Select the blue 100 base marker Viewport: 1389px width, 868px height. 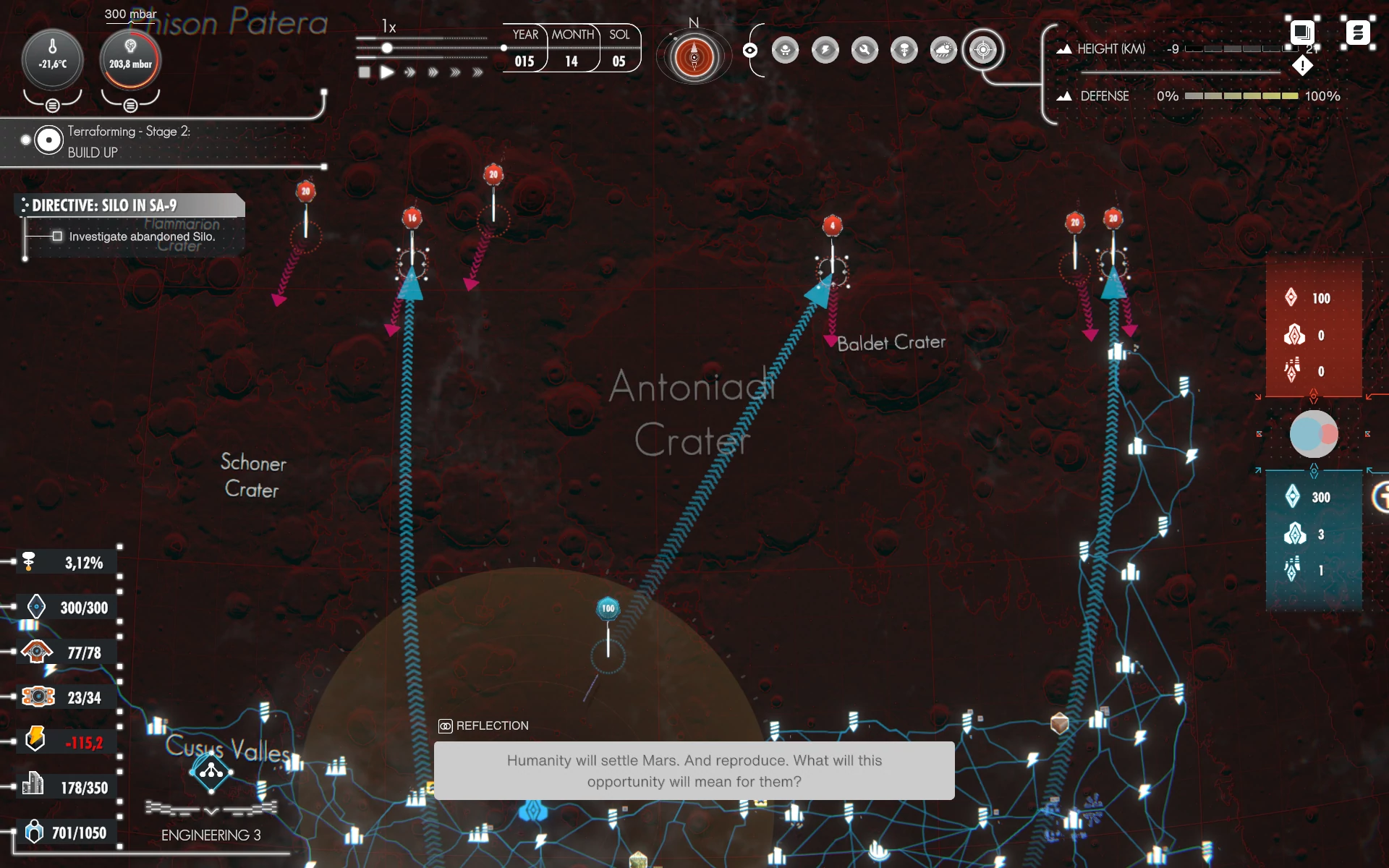point(608,608)
